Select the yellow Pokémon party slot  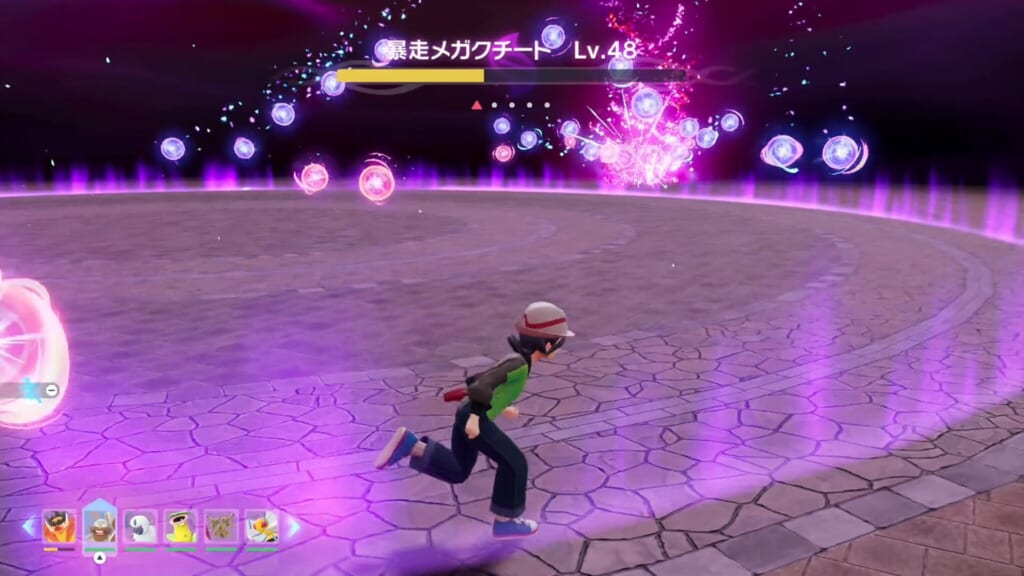click(x=181, y=526)
